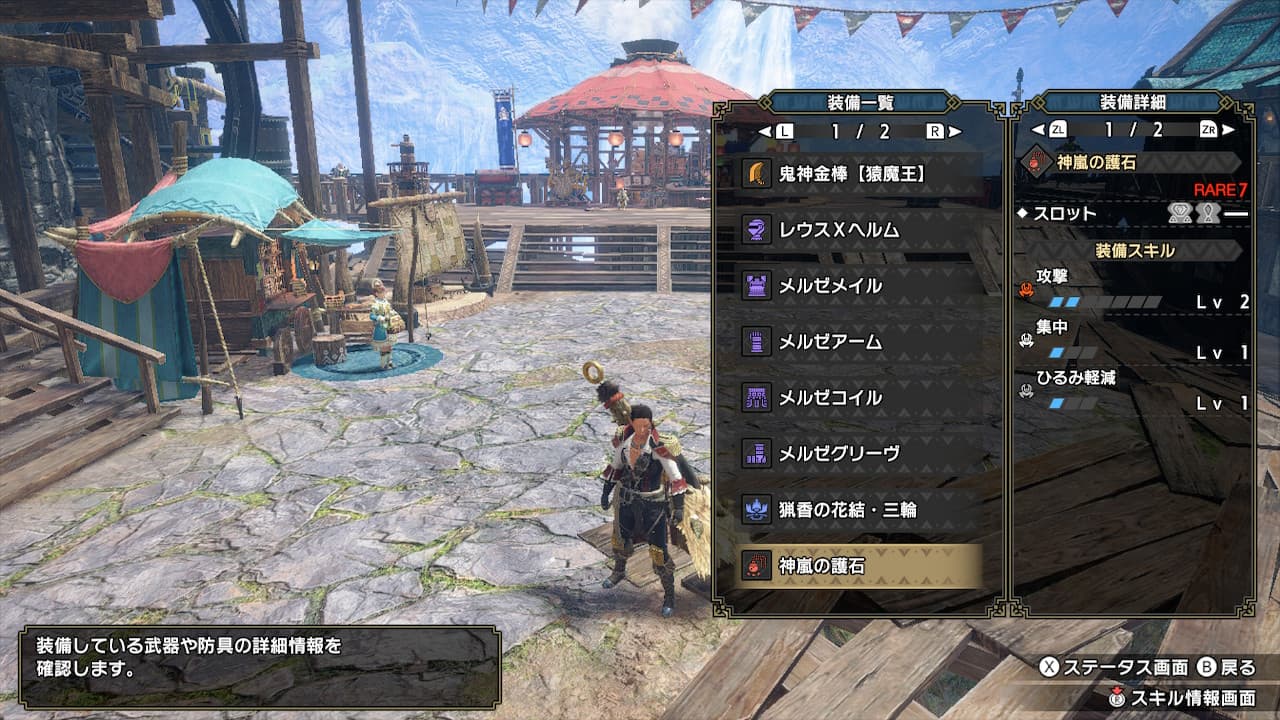Viewport: 1280px width, 720px height.
Task: Show next equipment detail page arrow
Action: 1229,130
